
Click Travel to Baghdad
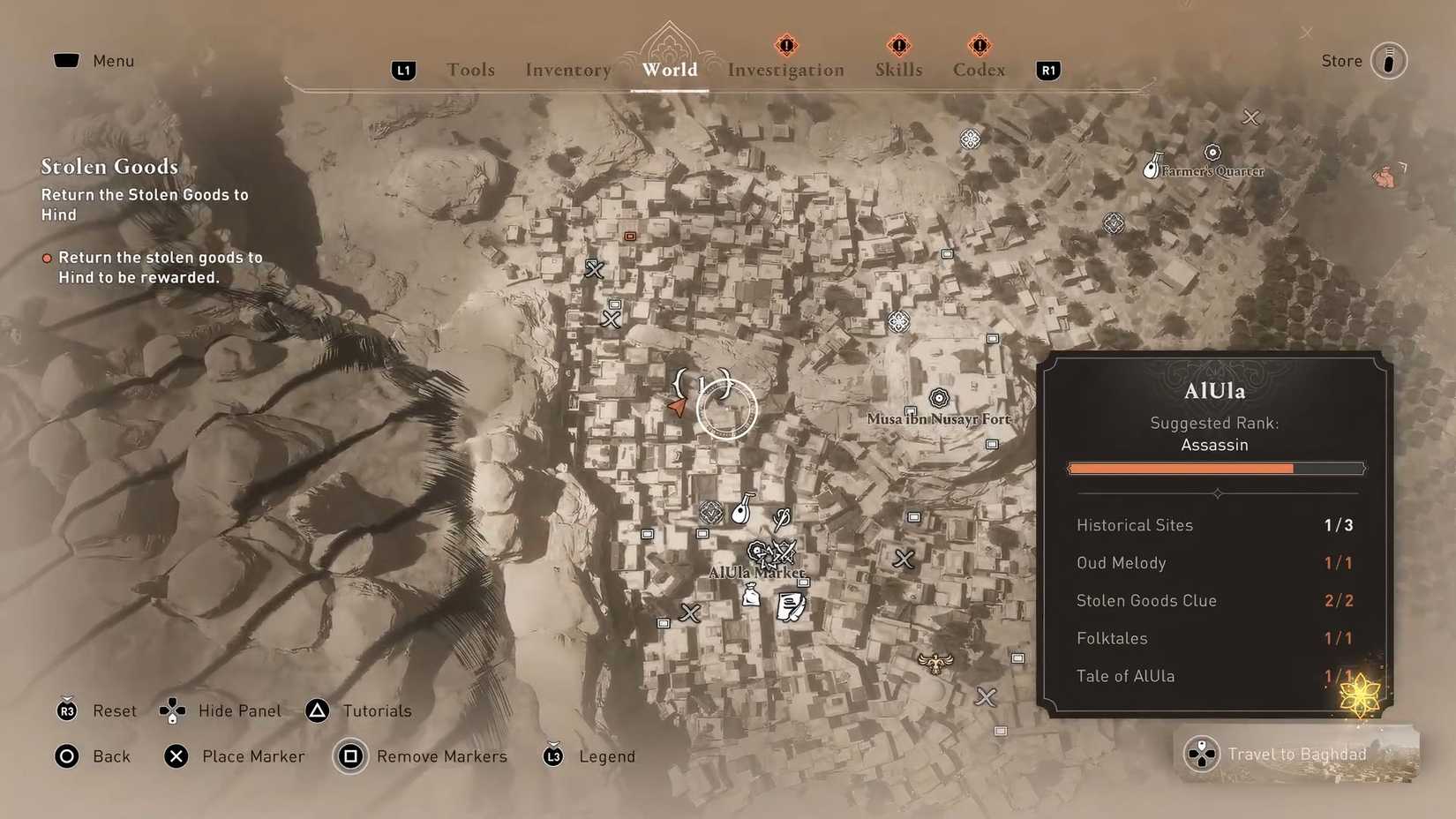tap(1295, 754)
